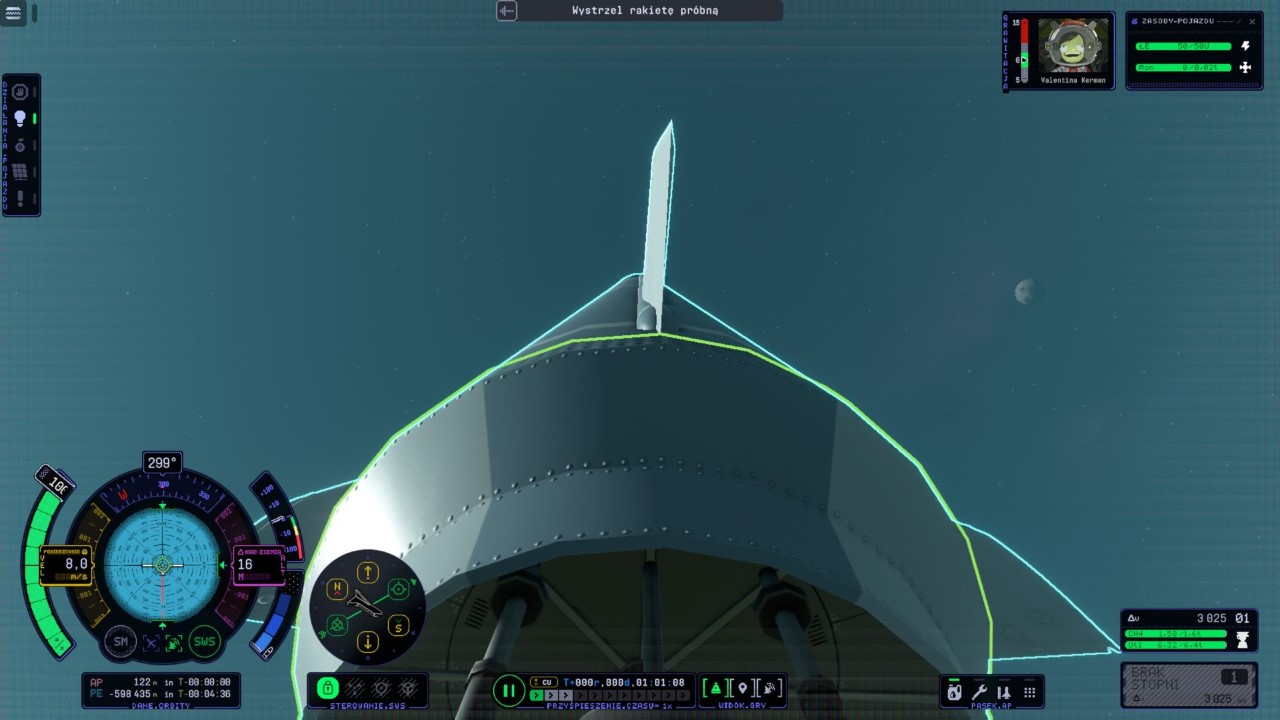Open the top-left hamburger menu
Screen dimensions: 1280x720
point(11,11)
